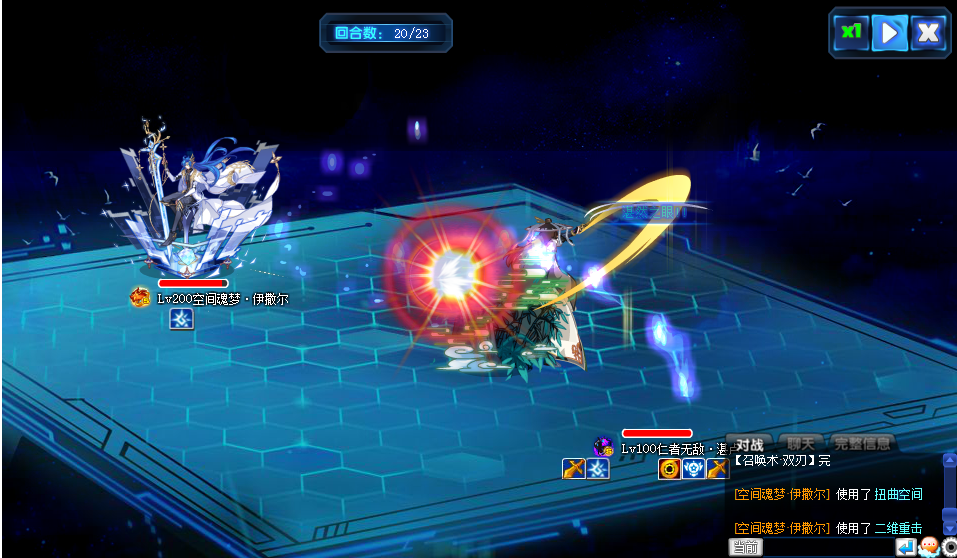Click the play arrow replay button
The height and width of the screenshot is (558, 957).
tap(889, 32)
